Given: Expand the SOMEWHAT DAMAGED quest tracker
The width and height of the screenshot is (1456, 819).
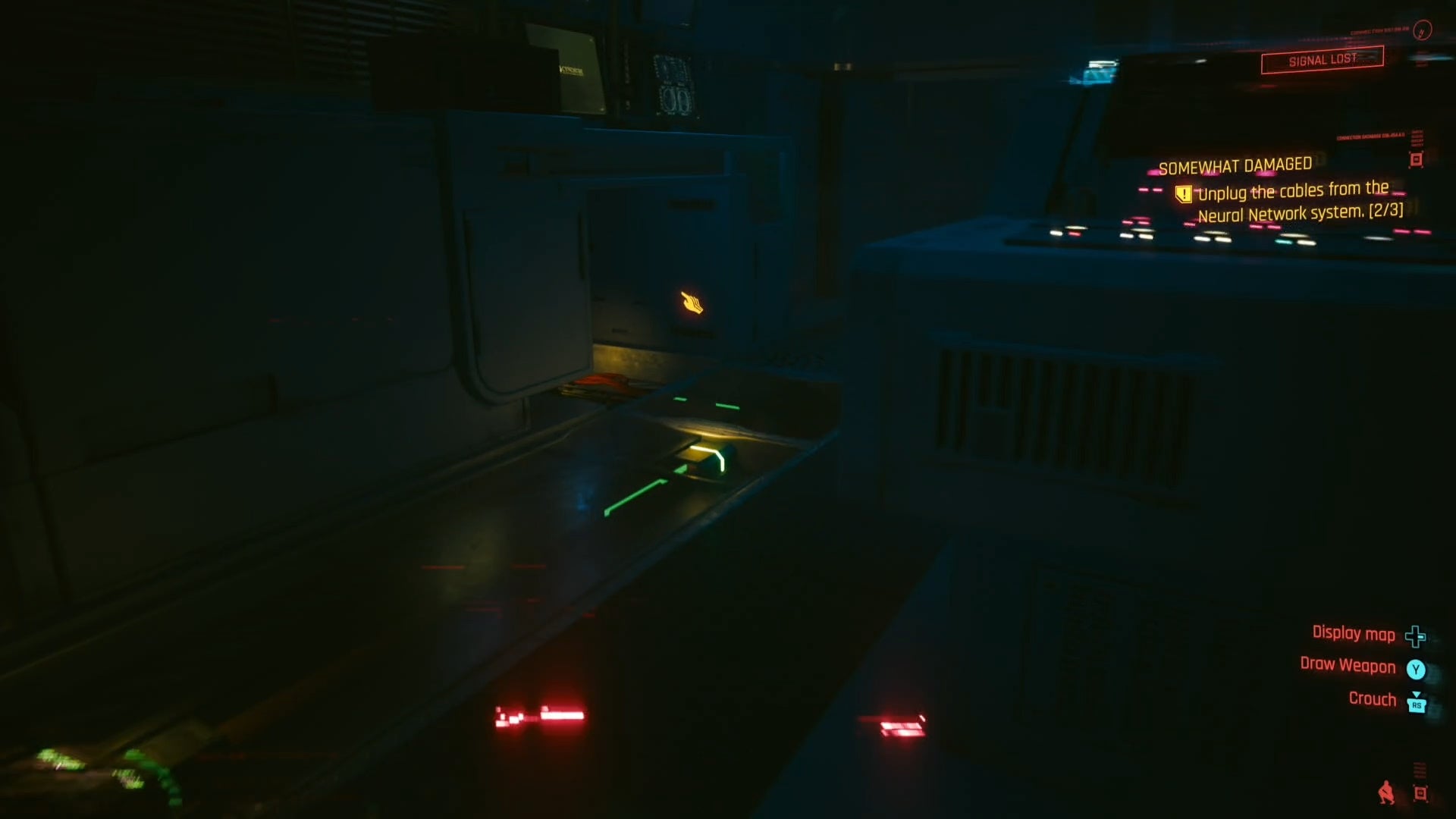Looking at the screenshot, I should [x=1236, y=165].
